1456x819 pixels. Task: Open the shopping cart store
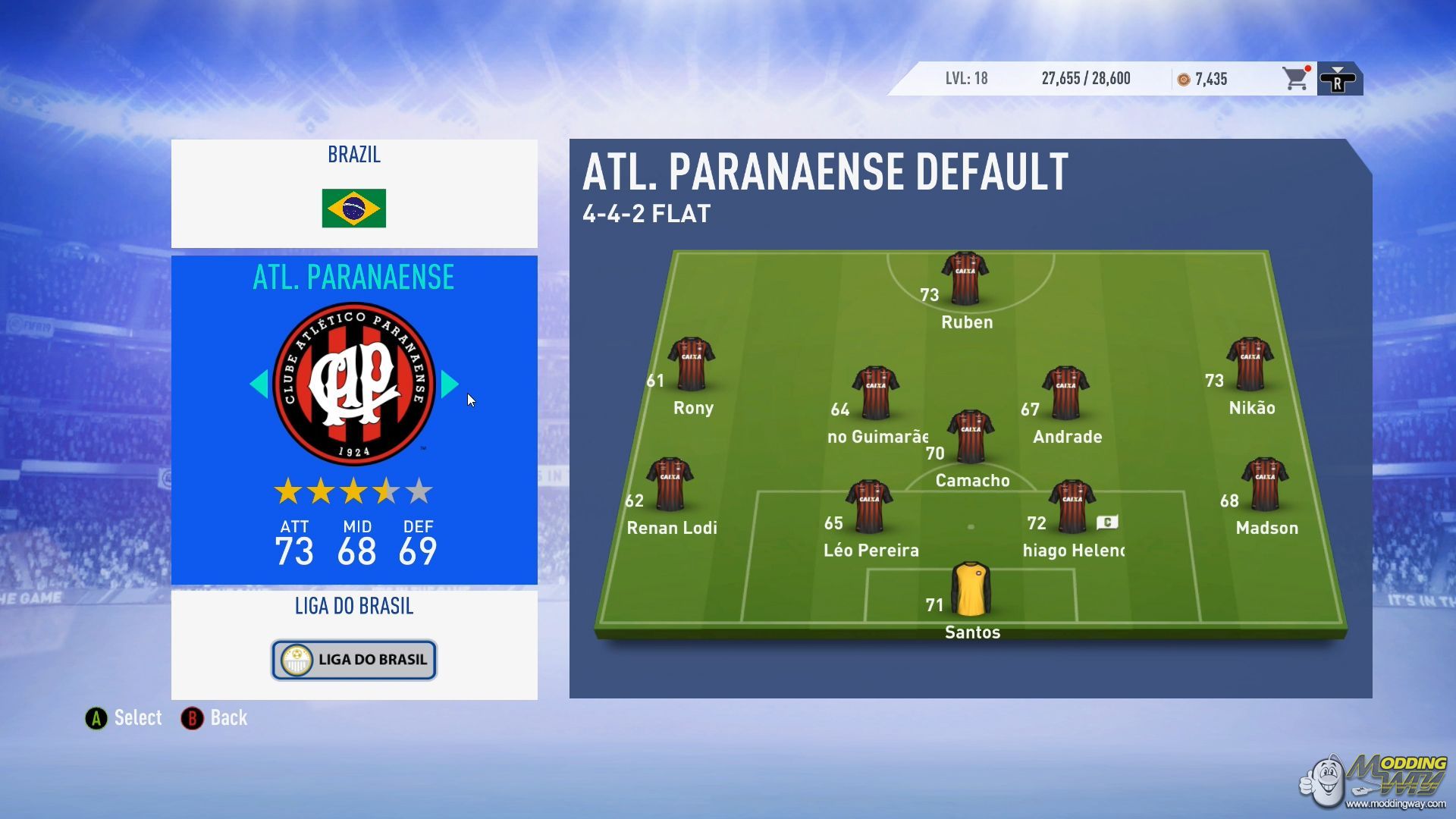tap(1295, 79)
